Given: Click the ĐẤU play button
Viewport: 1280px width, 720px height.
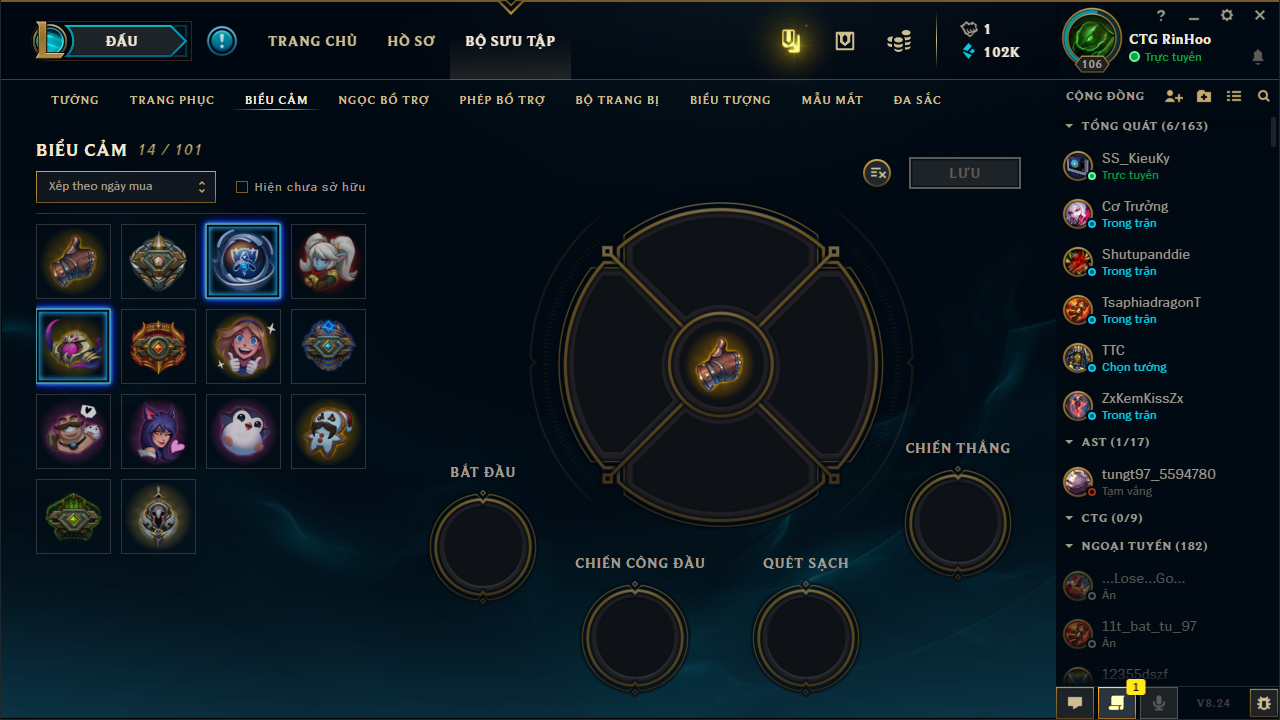Looking at the screenshot, I should [121, 41].
